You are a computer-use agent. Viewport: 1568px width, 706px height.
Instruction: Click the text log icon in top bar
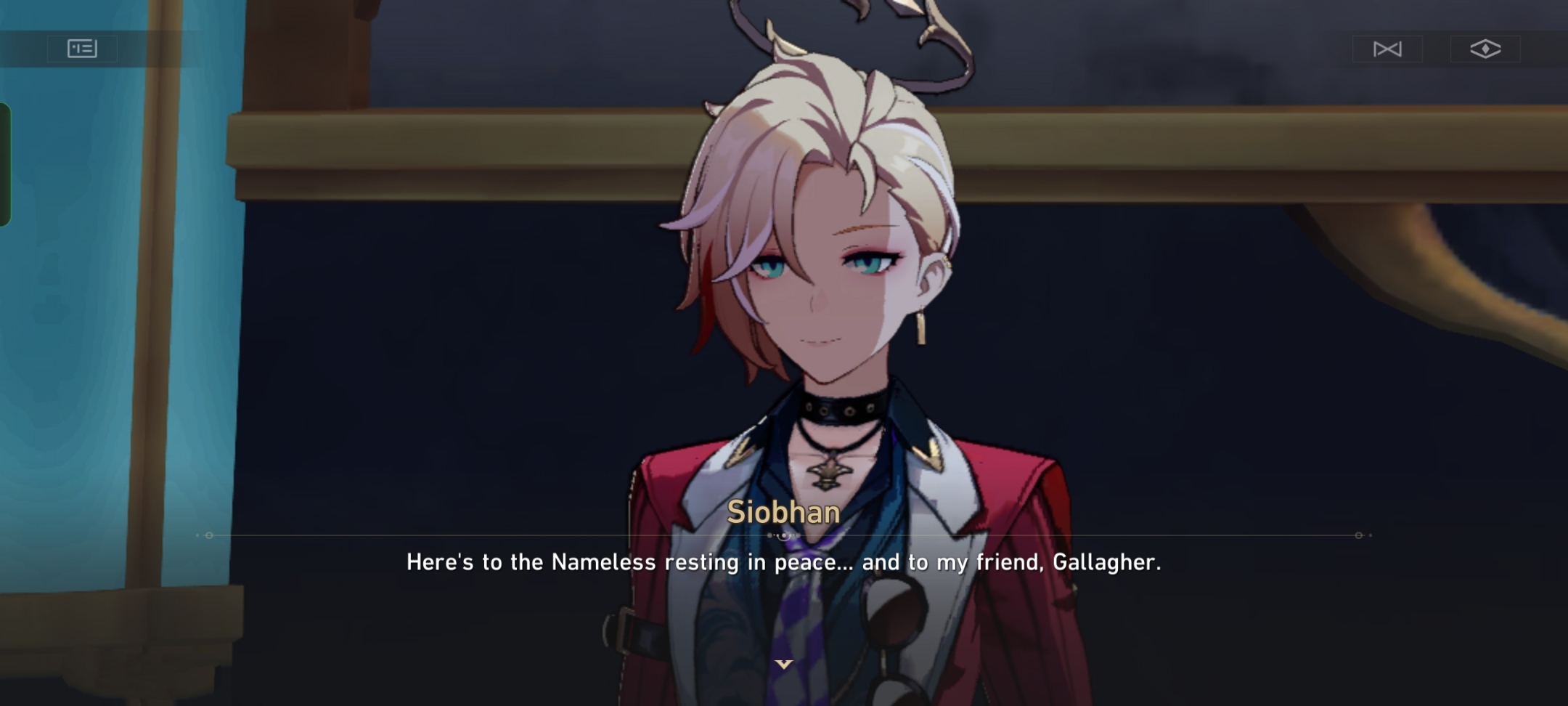click(83, 49)
